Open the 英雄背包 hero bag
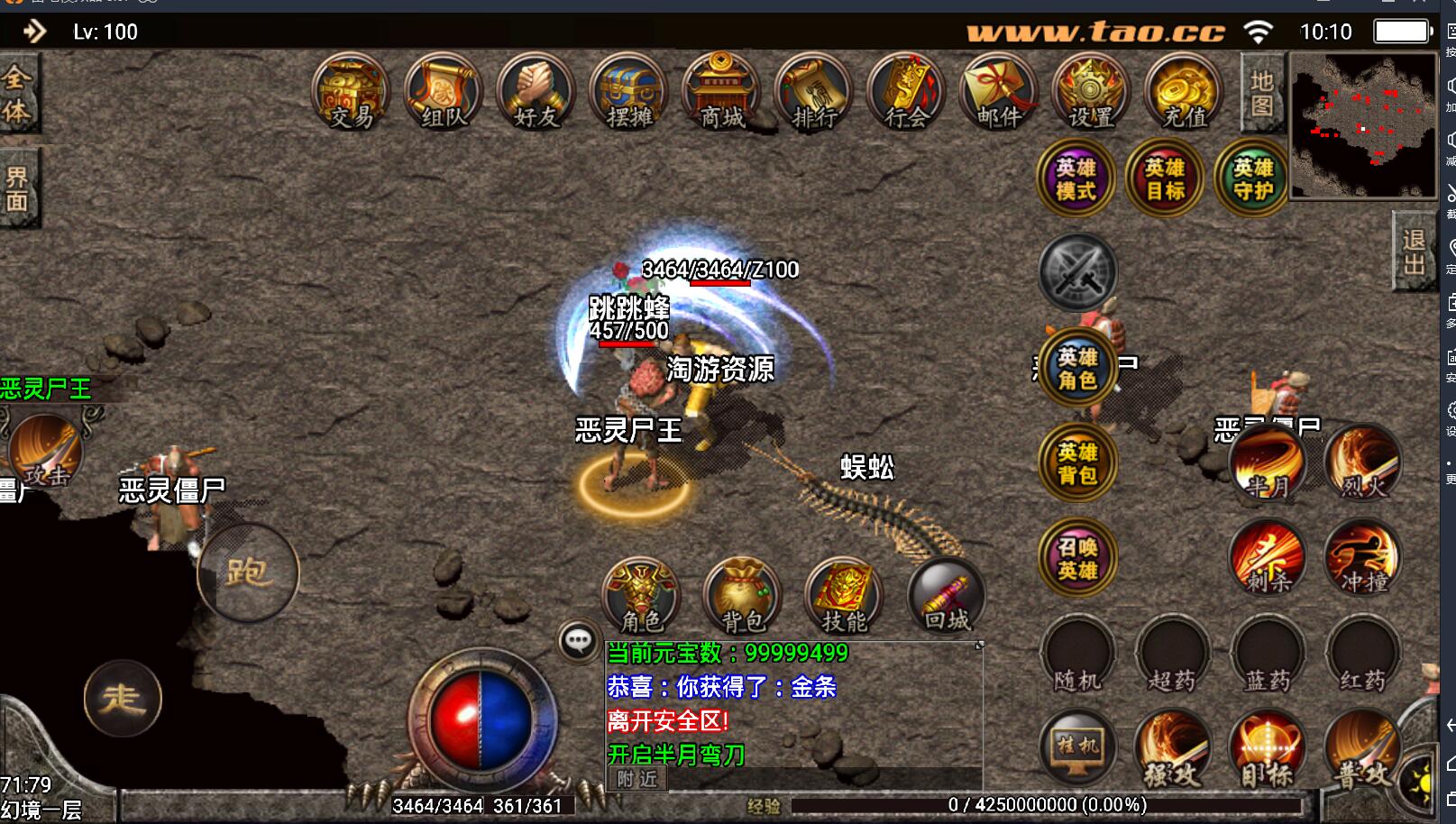The image size is (1456, 824). click(1077, 462)
